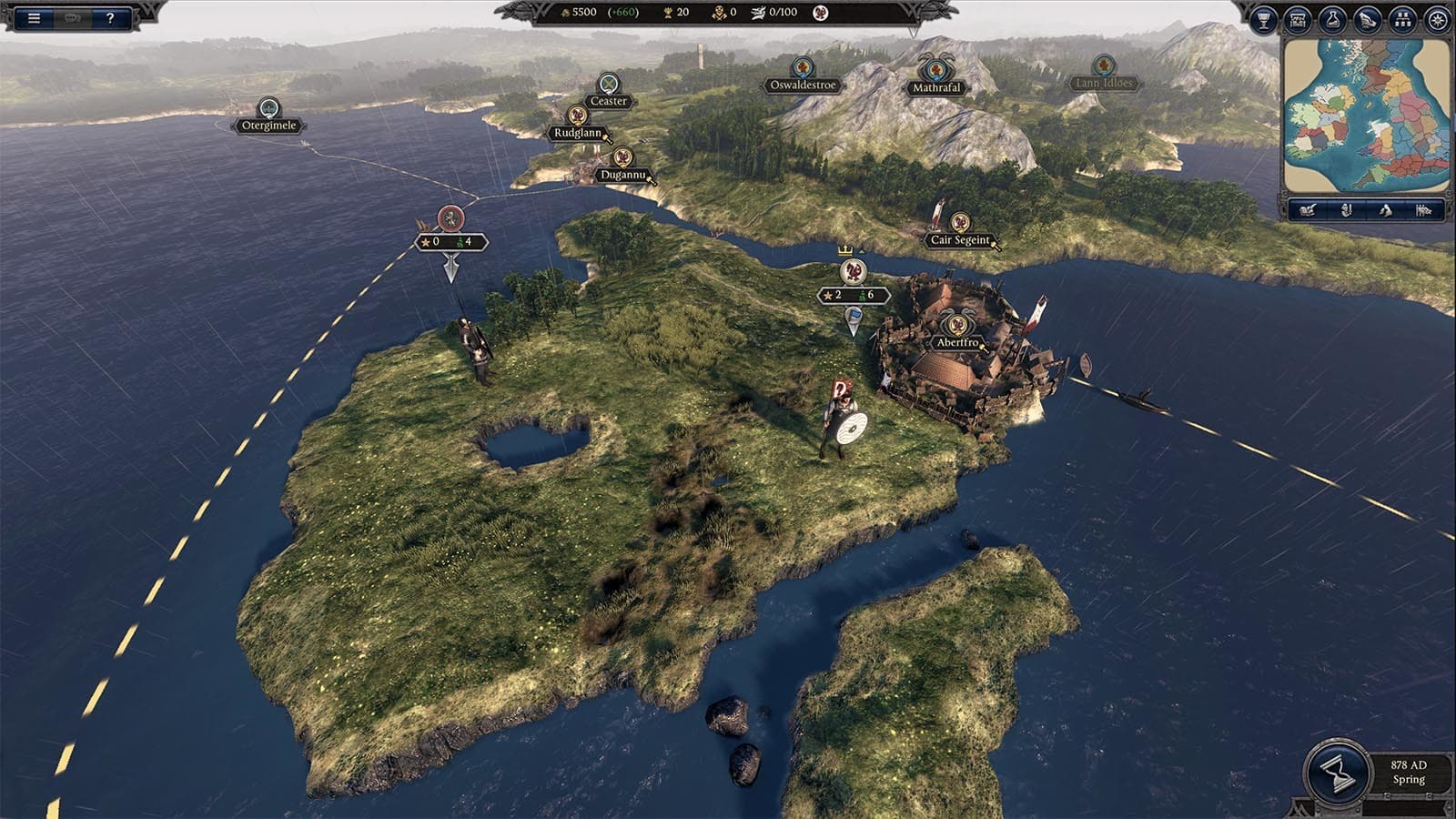Screen dimensions: 1456x819
Task: Click the faction crest on the resource bar
Action: tap(821, 15)
